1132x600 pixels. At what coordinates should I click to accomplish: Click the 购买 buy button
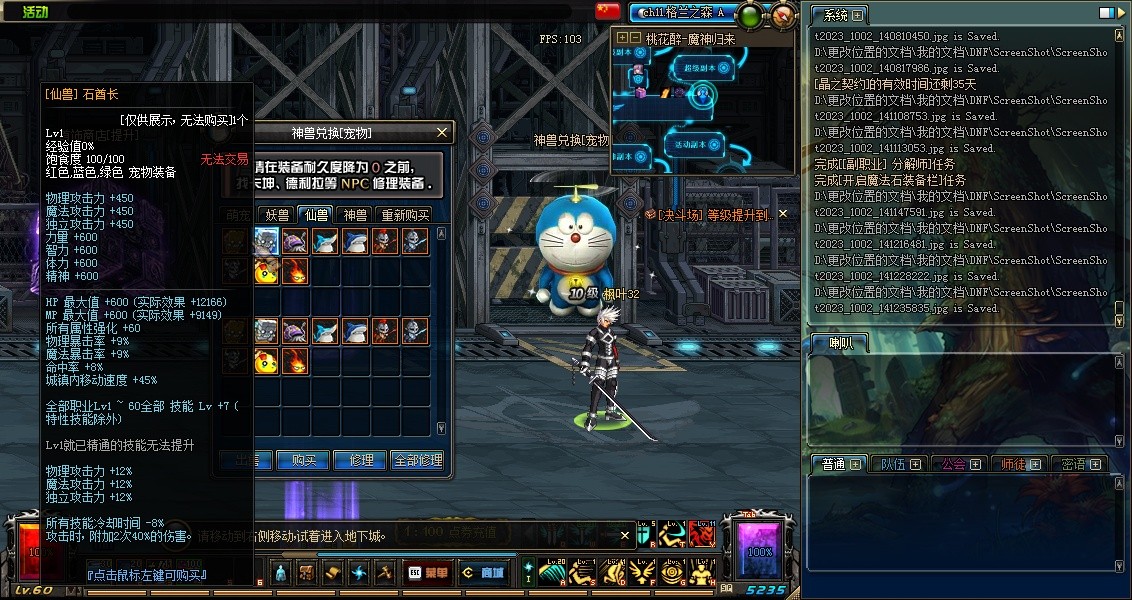pyautogui.click(x=304, y=460)
